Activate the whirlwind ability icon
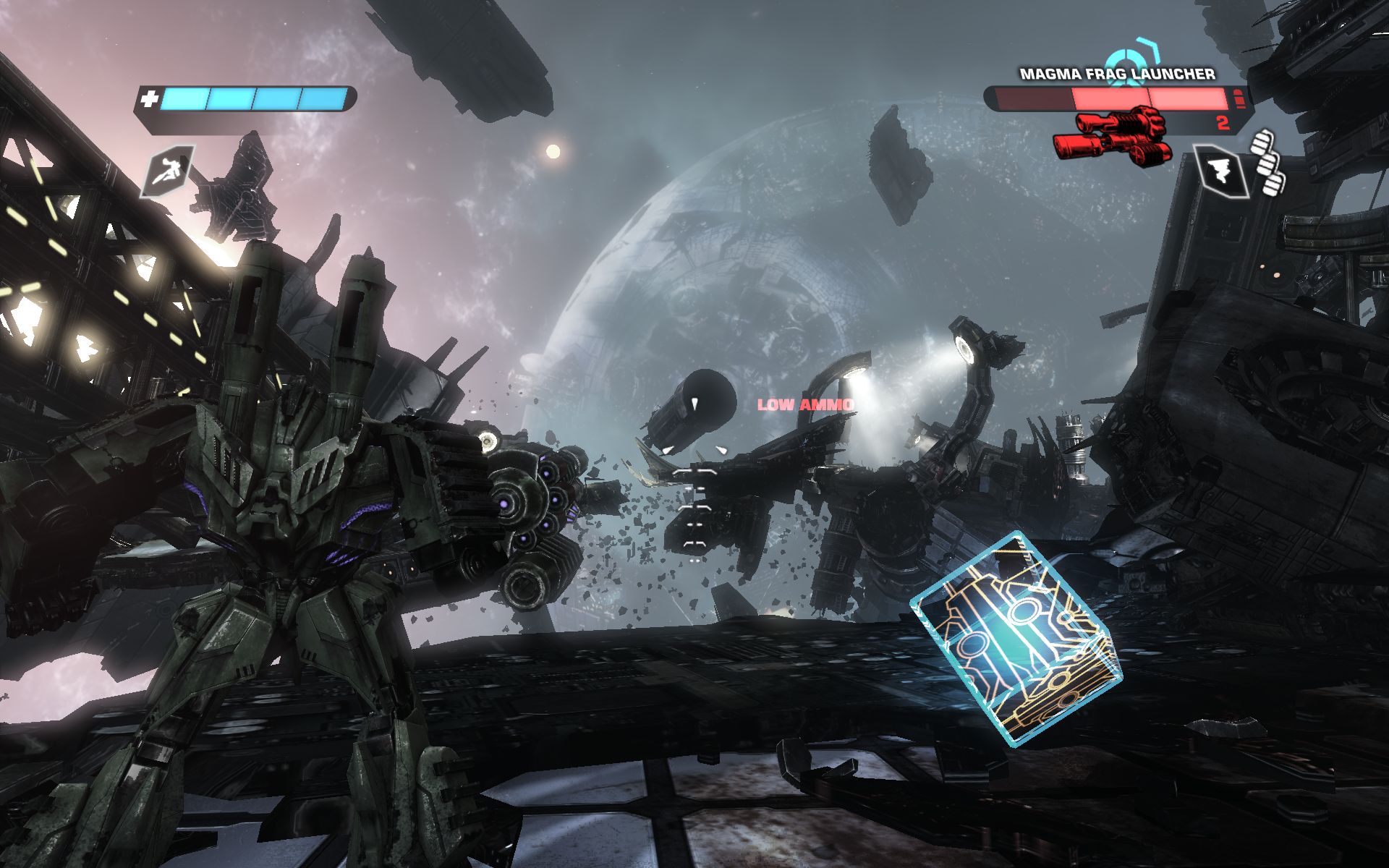Image resolution: width=1389 pixels, height=868 pixels. click(1221, 172)
